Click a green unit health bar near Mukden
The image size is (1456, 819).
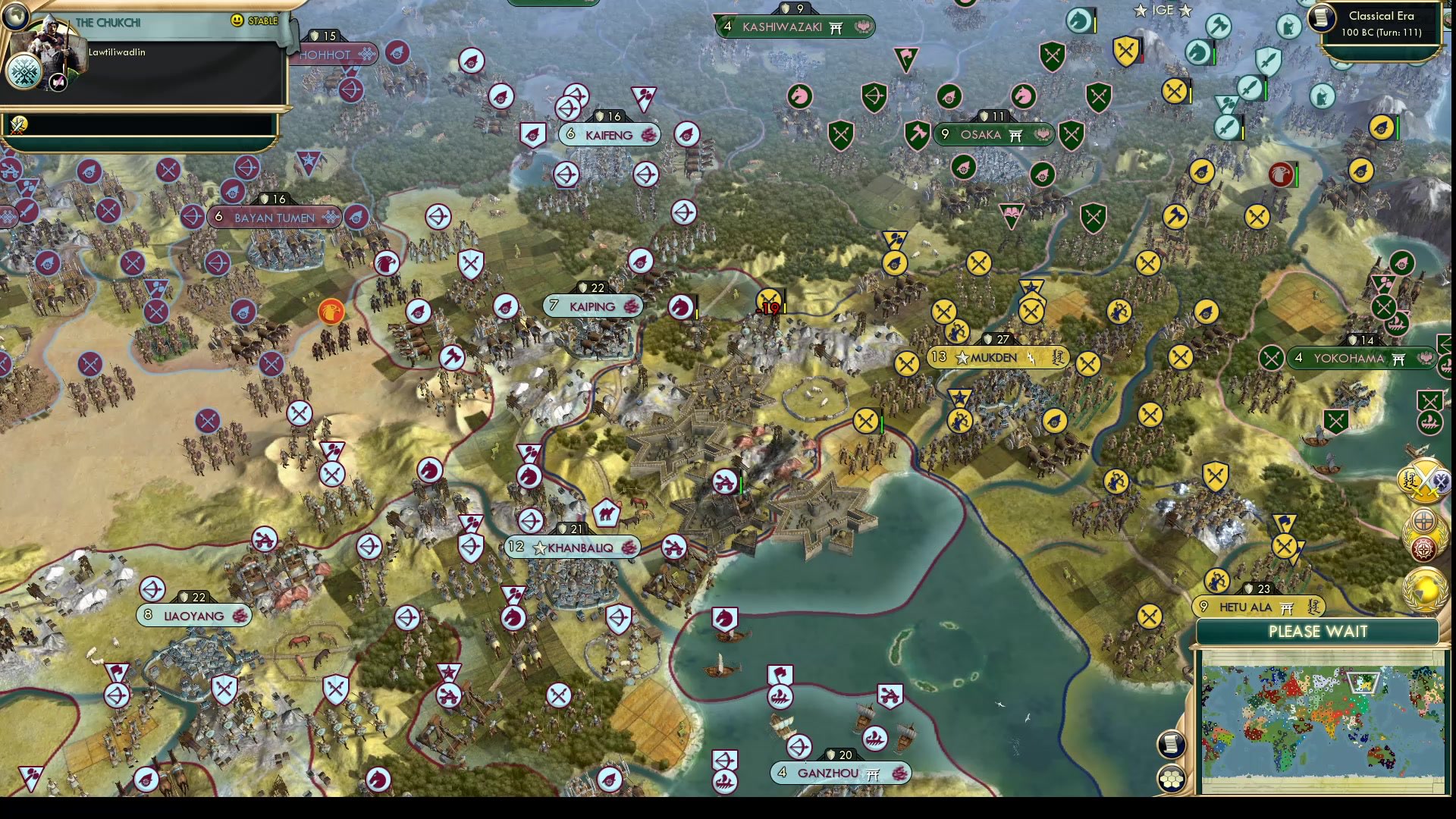click(880, 420)
